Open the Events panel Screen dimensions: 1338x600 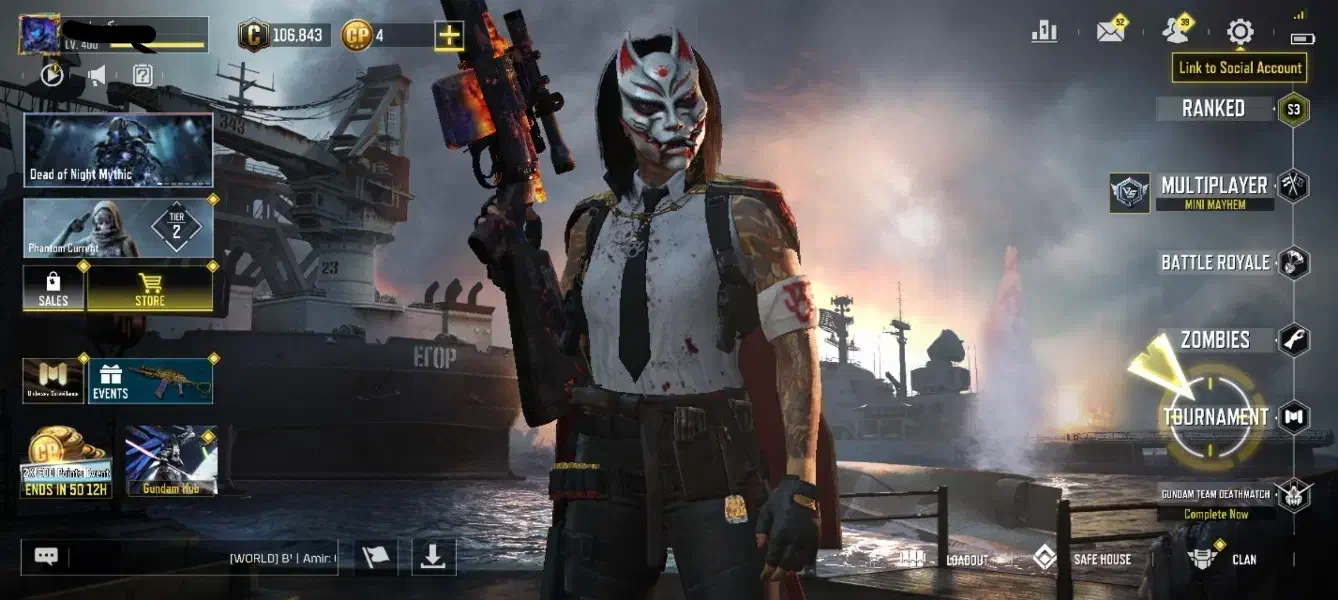[x=150, y=381]
